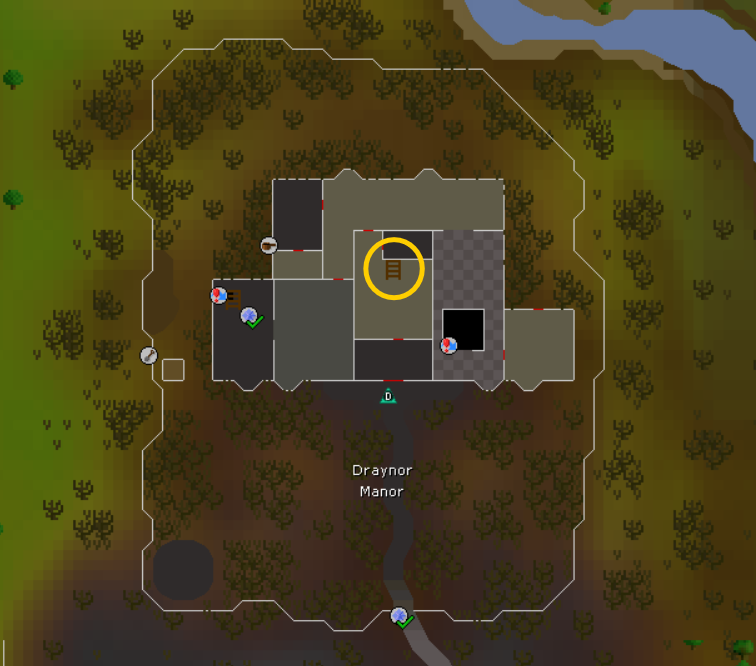Click the ladder icon circled in yellow
756x666 pixels.
pyautogui.click(x=393, y=269)
